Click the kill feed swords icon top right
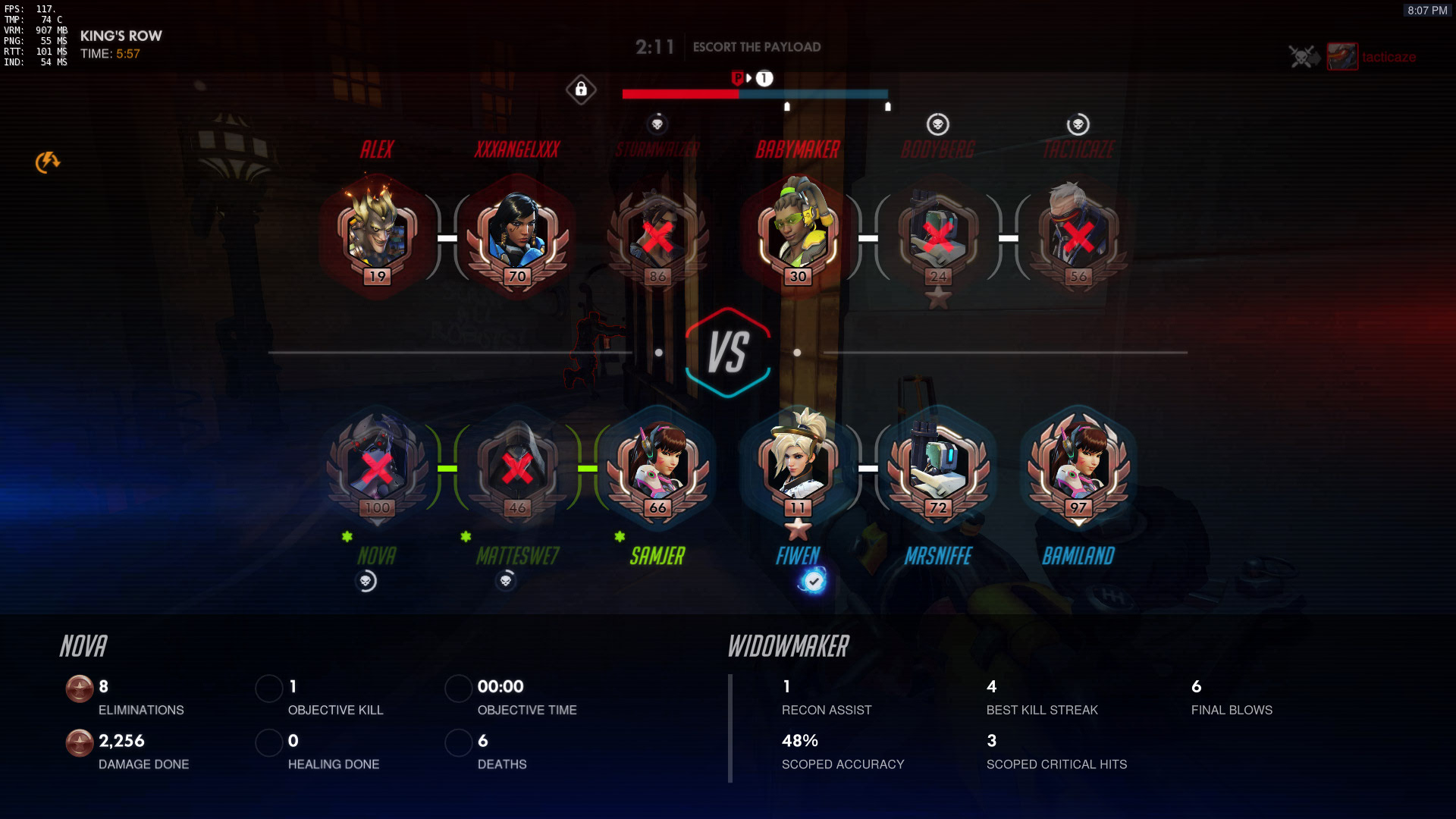Image resolution: width=1456 pixels, height=819 pixels. (x=1301, y=57)
